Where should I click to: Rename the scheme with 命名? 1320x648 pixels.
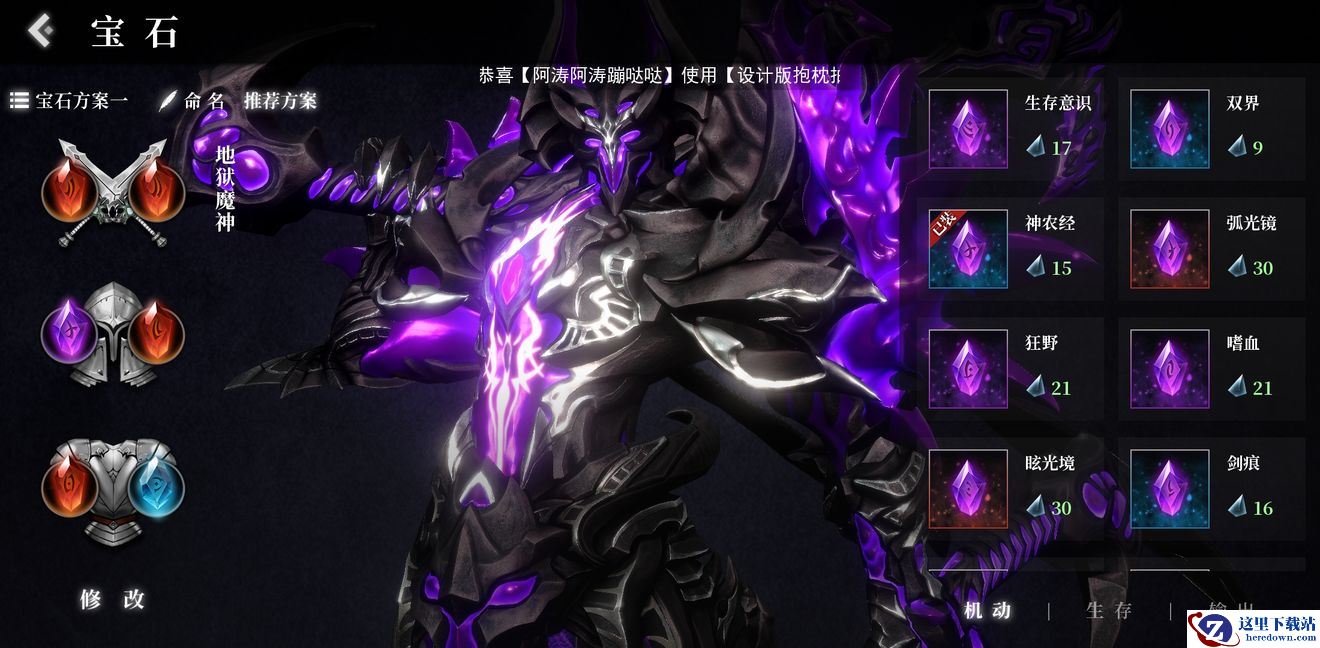click(x=193, y=101)
